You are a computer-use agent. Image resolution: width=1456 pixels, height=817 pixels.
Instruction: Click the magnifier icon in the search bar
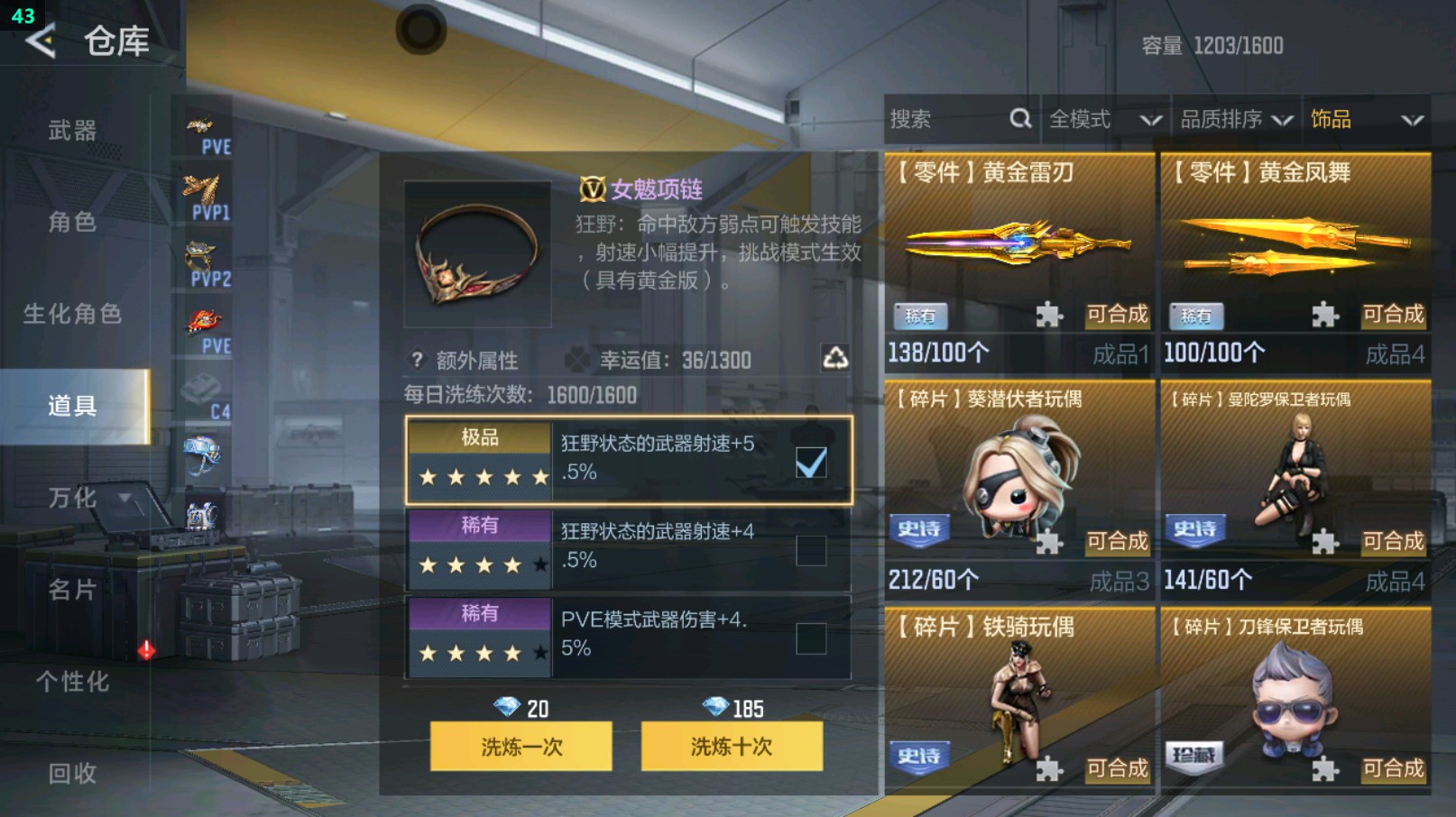click(1019, 118)
